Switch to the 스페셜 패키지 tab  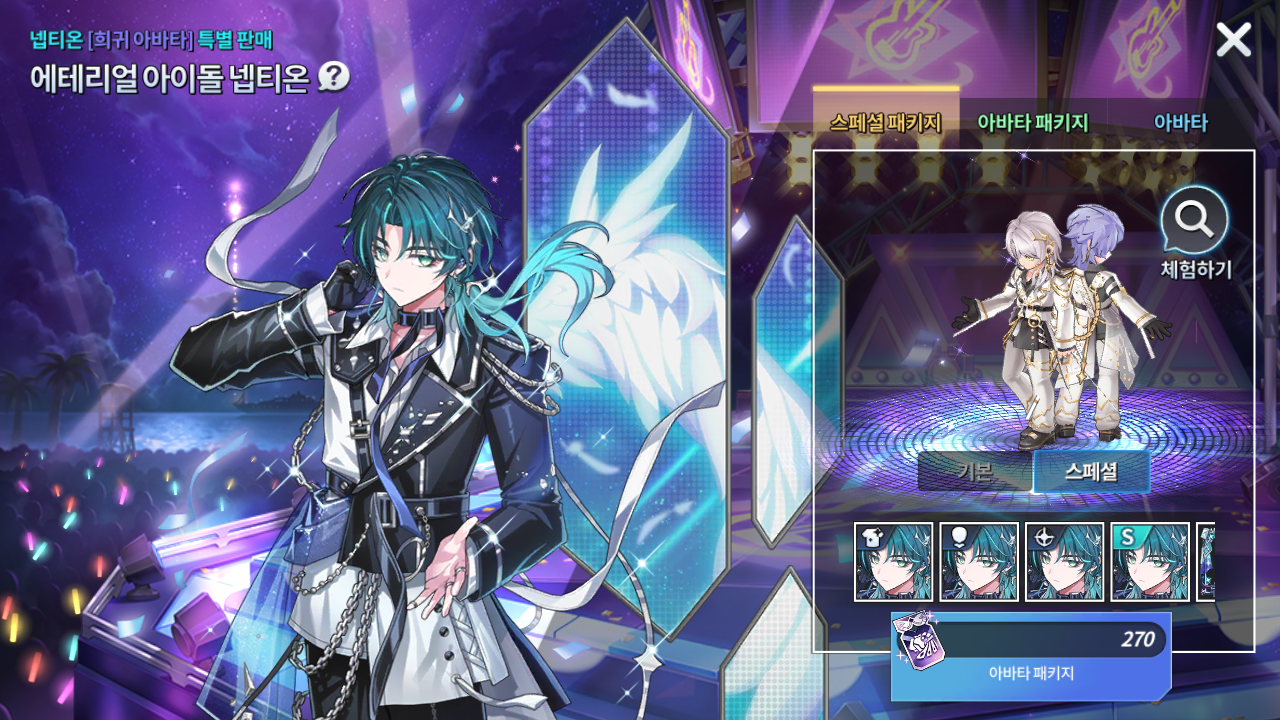click(x=885, y=123)
